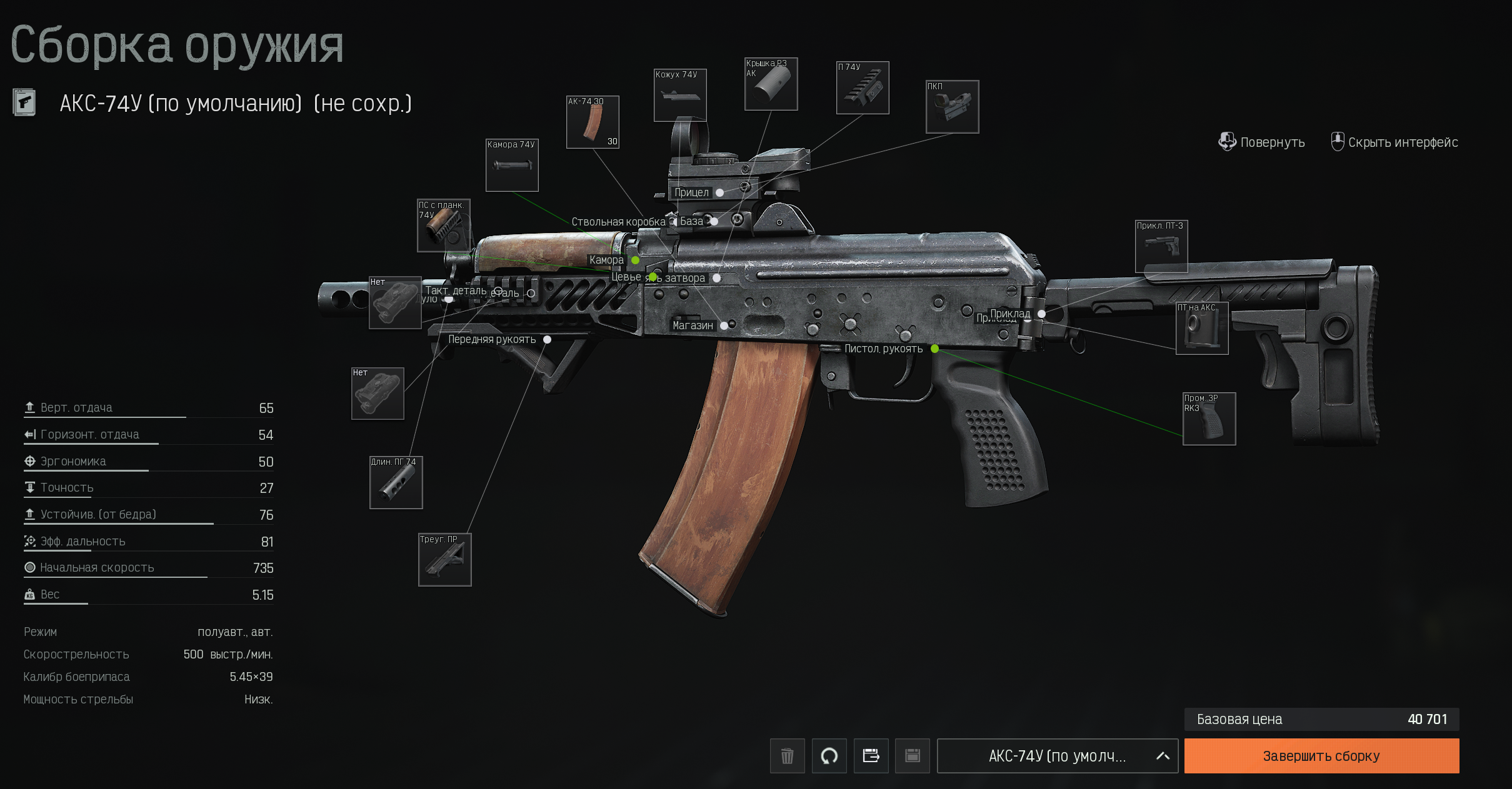Choose the Камора 74У part slot
1512x789 pixels.
pyautogui.click(x=512, y=165)
